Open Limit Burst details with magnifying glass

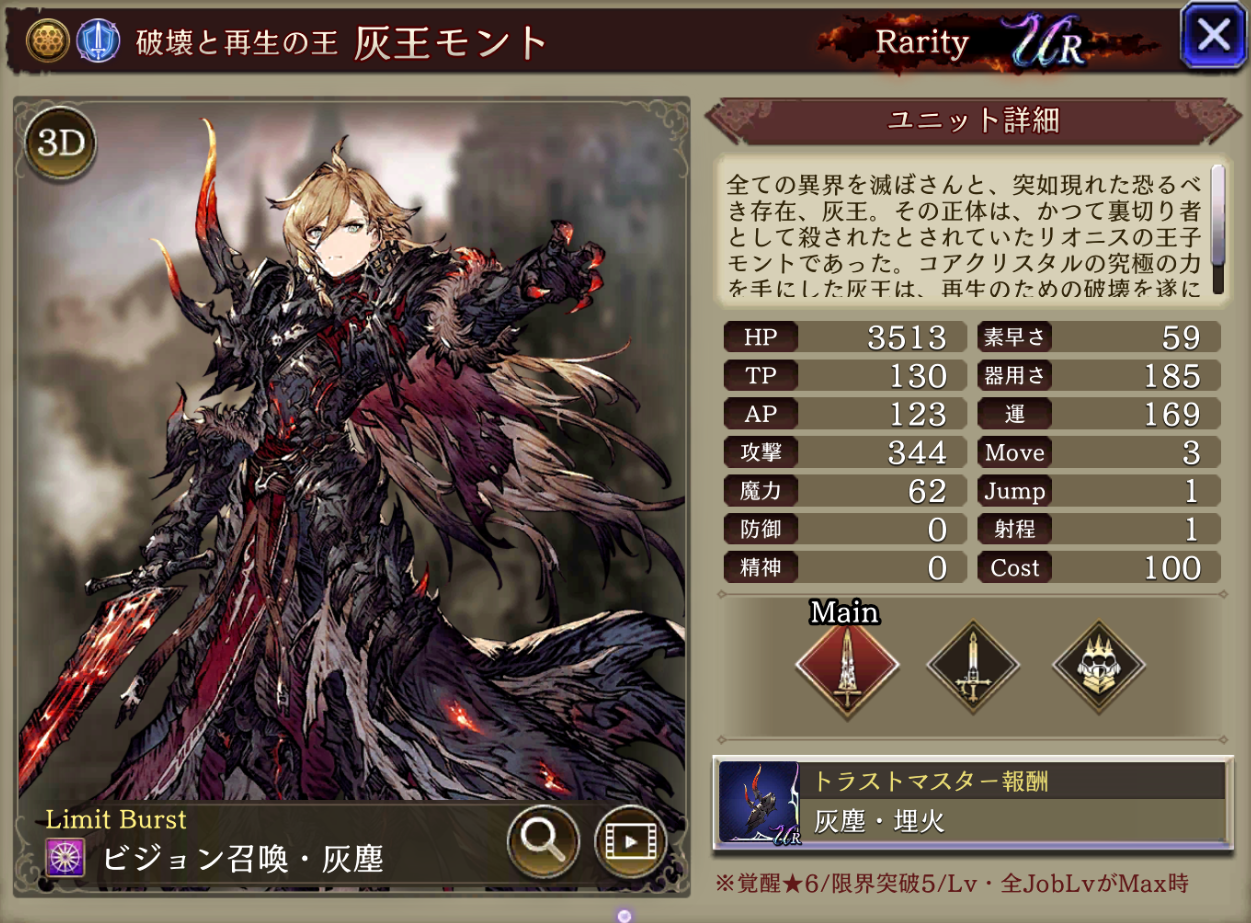(543, 841)
